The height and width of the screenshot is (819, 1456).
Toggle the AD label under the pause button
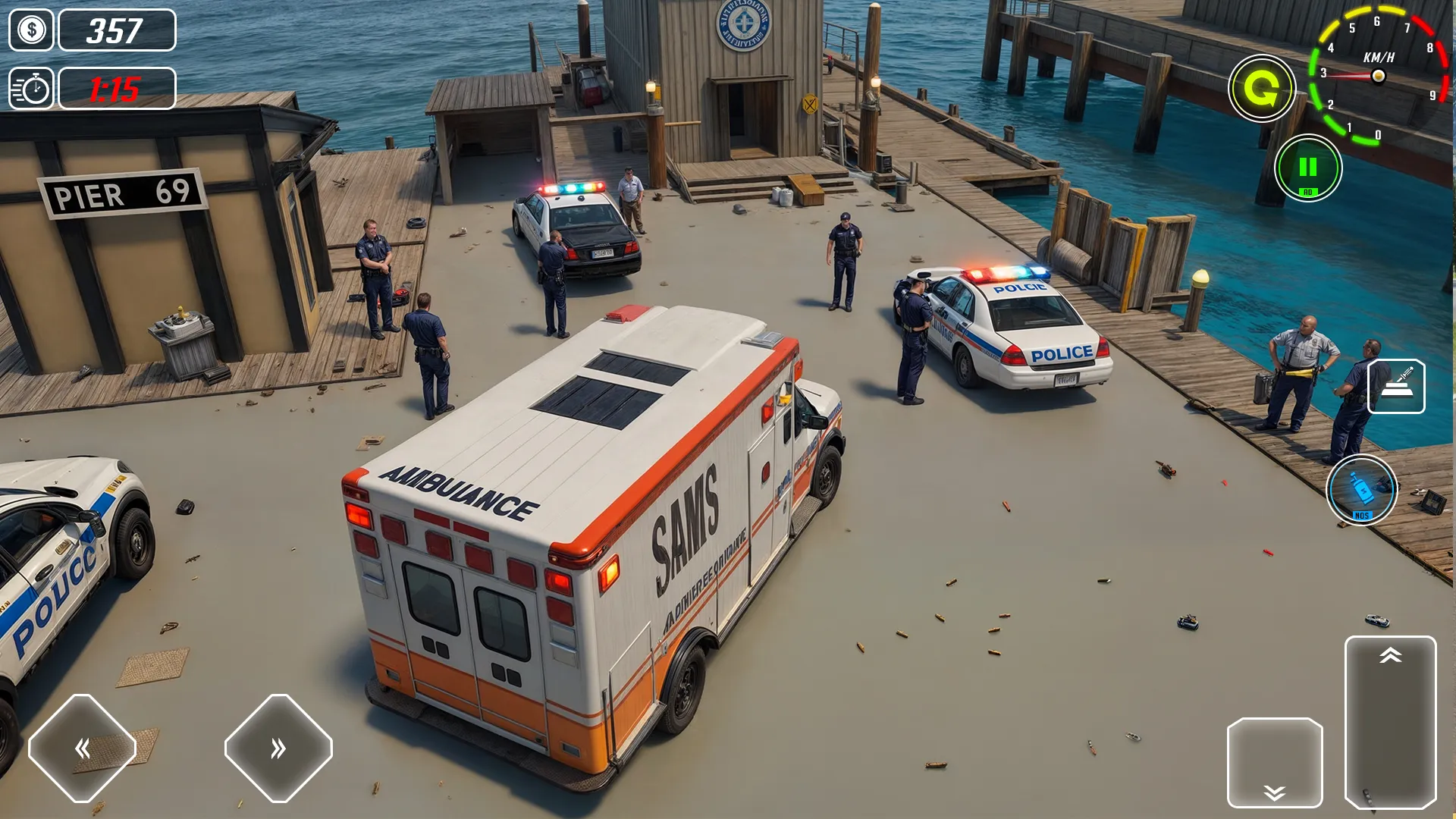(x=1310, y=192)
